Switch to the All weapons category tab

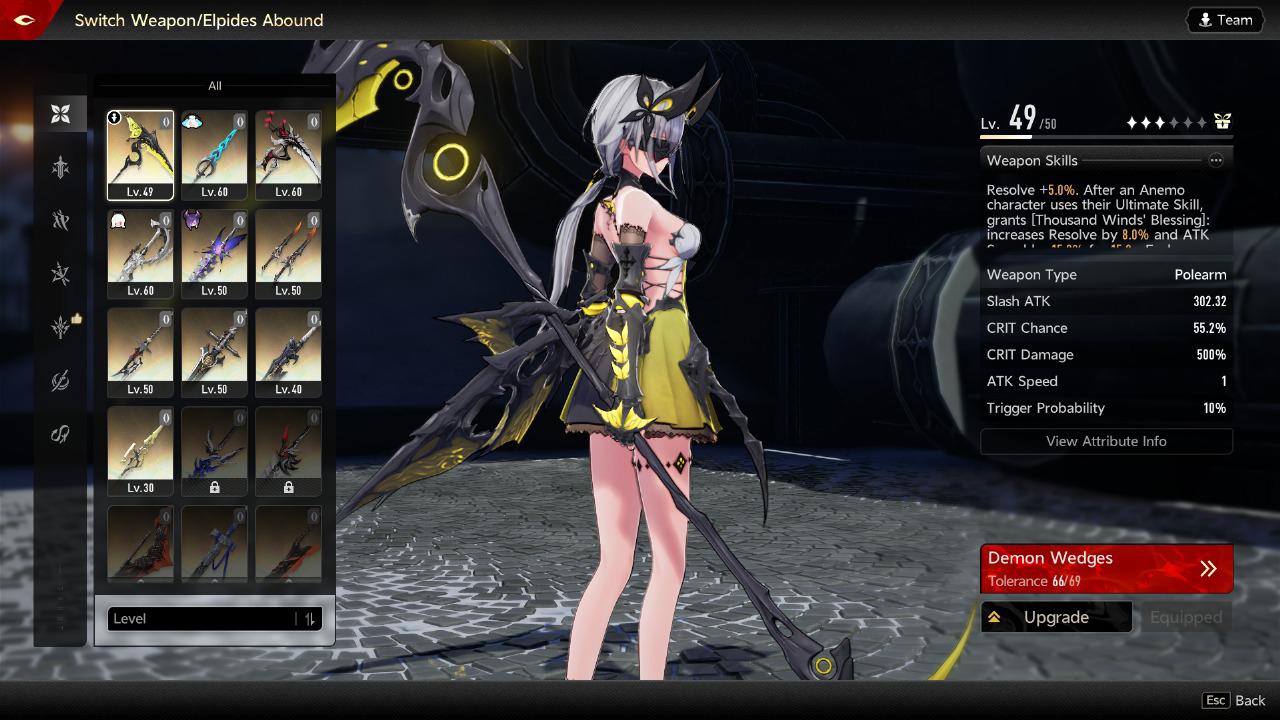[61, 114]
